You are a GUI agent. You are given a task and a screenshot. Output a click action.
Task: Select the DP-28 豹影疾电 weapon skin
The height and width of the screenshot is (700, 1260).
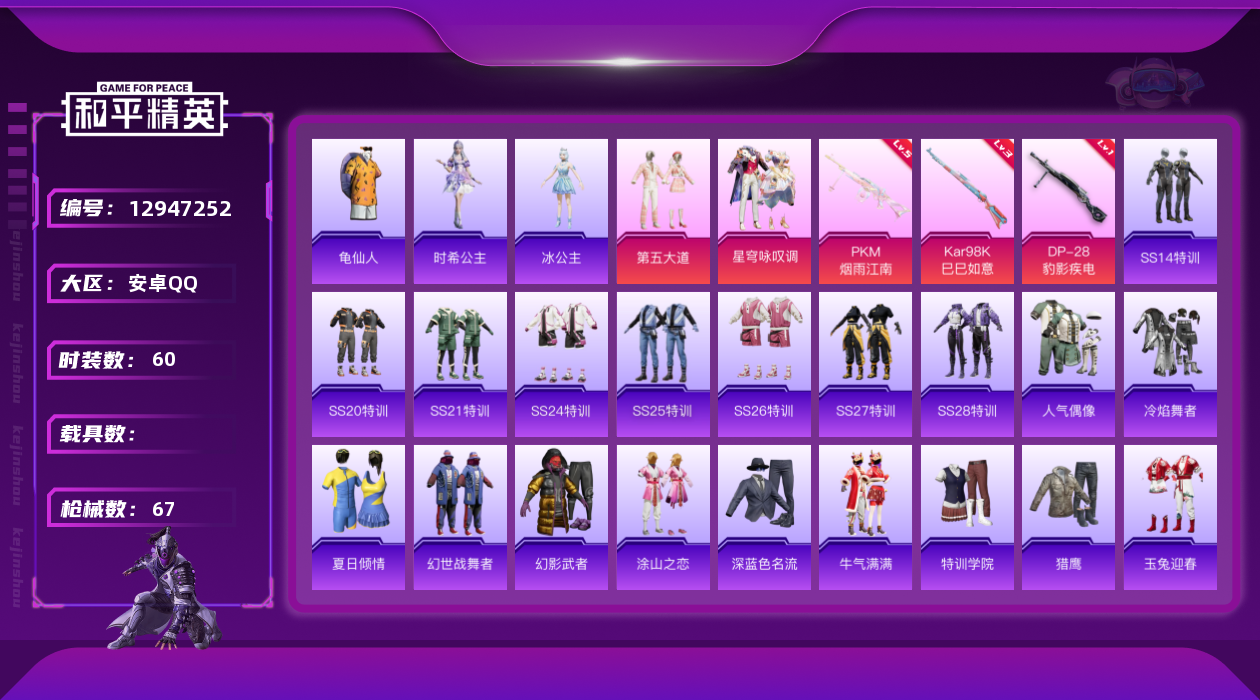[x=1068, y=210]
